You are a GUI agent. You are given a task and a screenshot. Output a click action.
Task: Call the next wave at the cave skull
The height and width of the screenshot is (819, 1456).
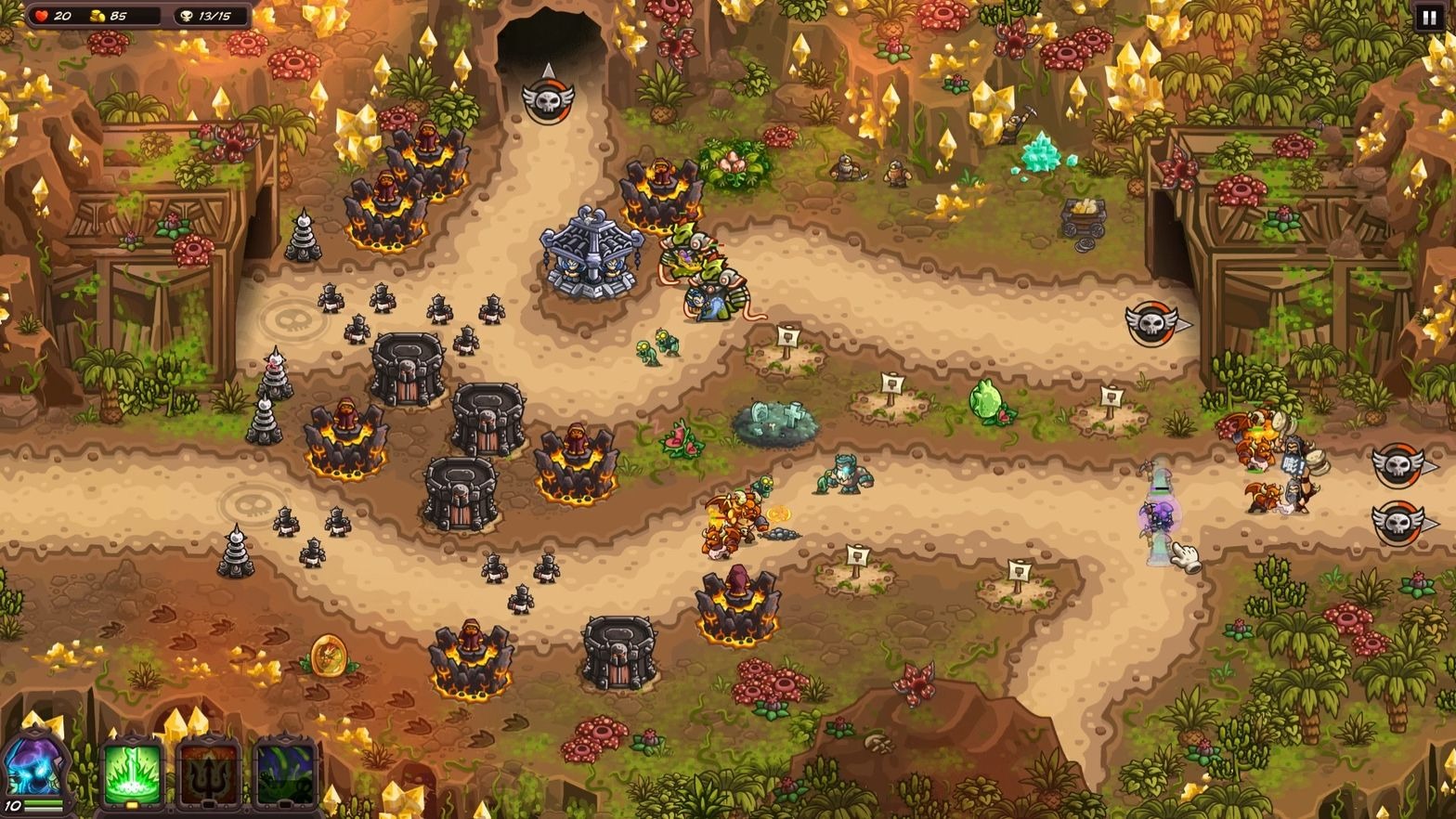(547, 97)
